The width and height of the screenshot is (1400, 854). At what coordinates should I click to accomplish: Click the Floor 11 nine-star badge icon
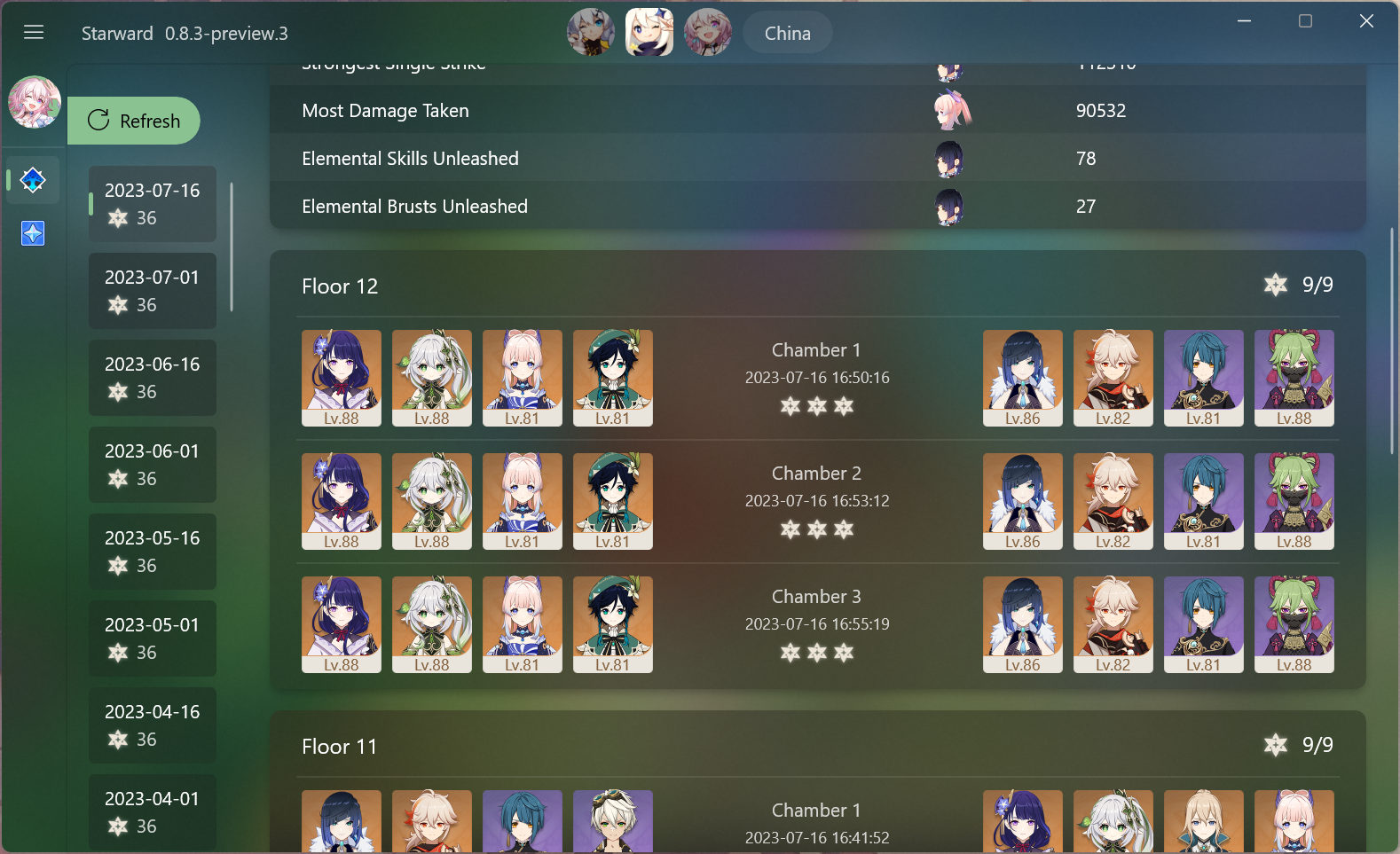pos(1276,746)
